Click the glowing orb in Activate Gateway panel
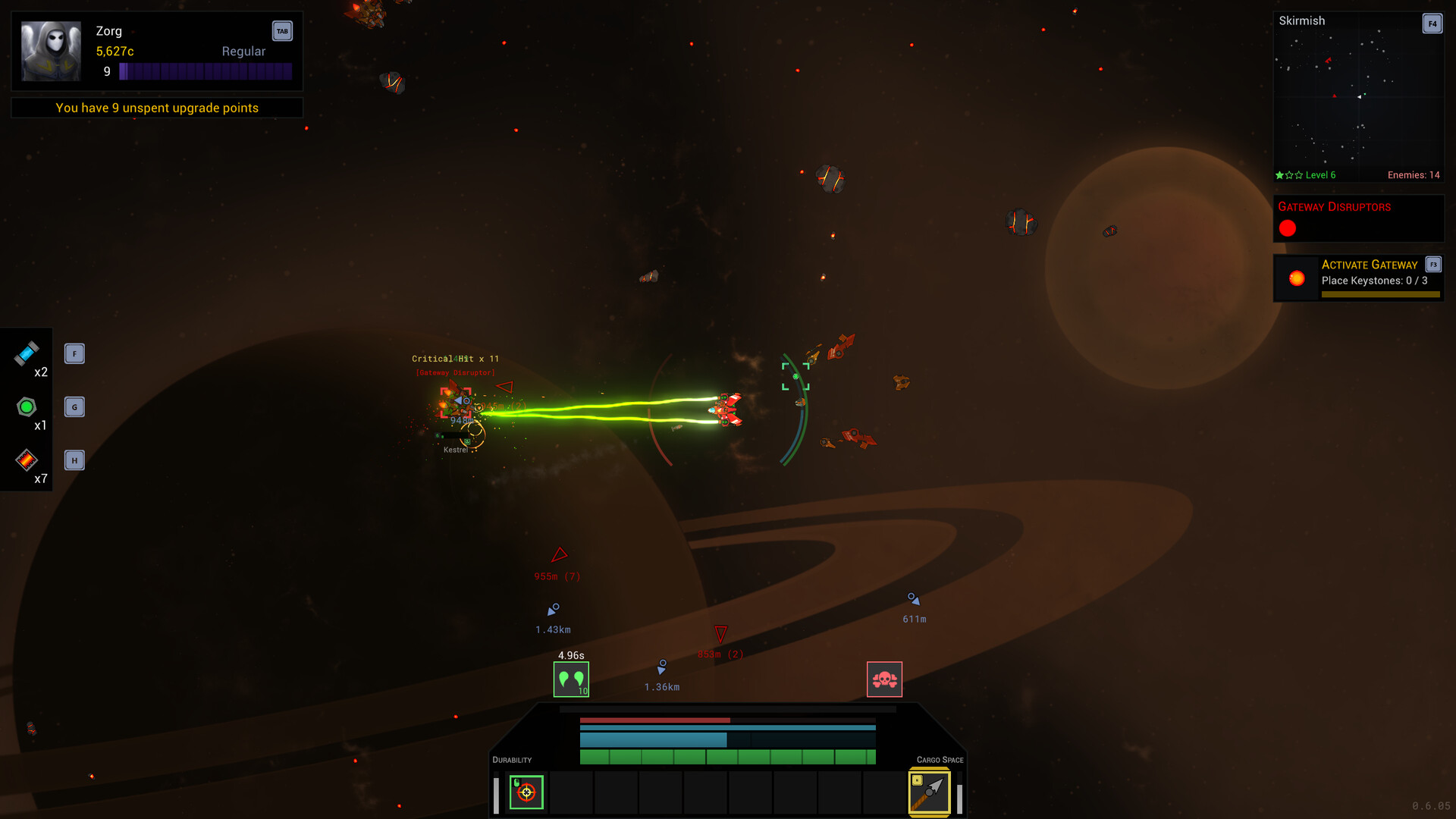1456x819 pixels. click(x=1296, y=278)
